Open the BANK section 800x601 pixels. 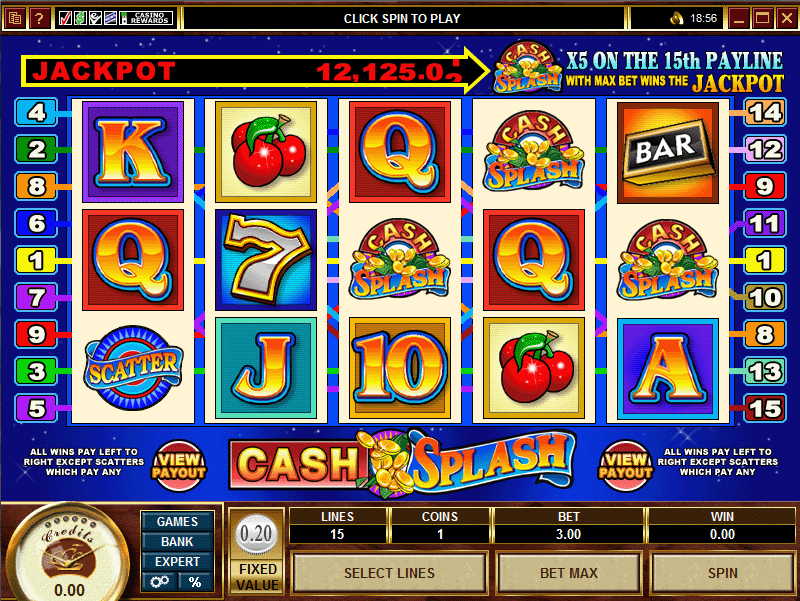tap(177, 541)
